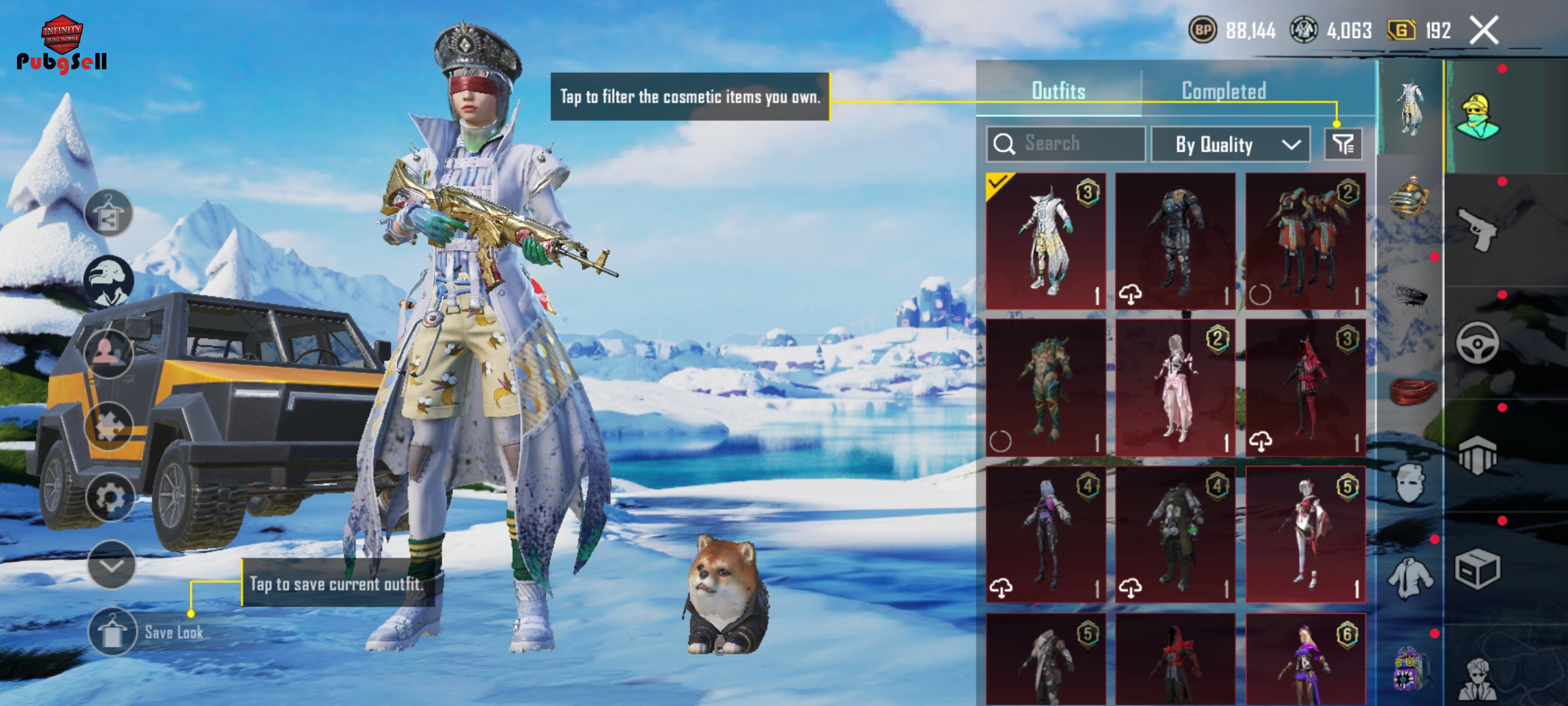Select the white coat outfit with checkmark
1568x706 pixels.
coord(1045,241)
